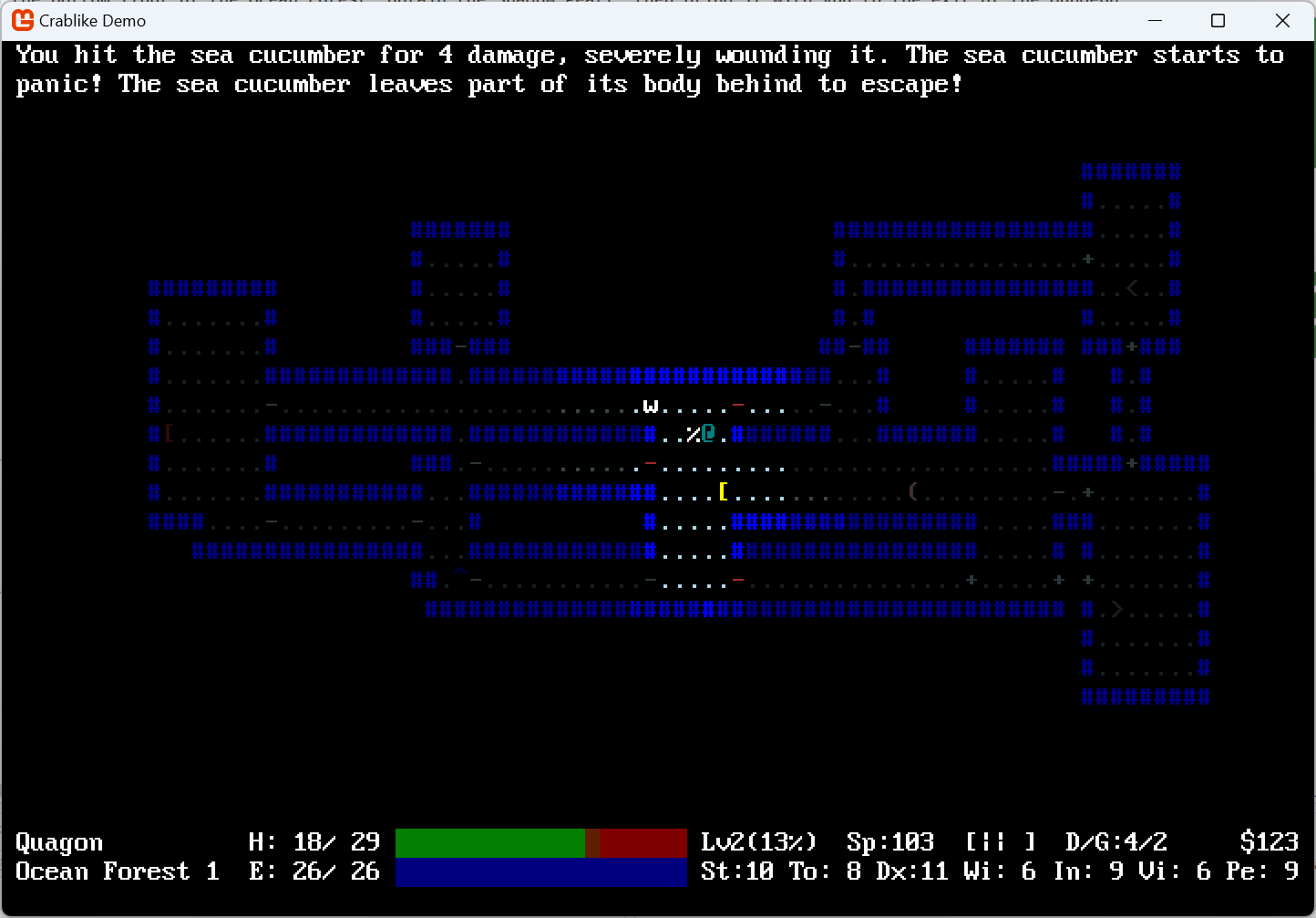Pick up the yellow [ armor item
This screenshot has height=918, width=1316.
pyautogui.click(x=722, y=492)
